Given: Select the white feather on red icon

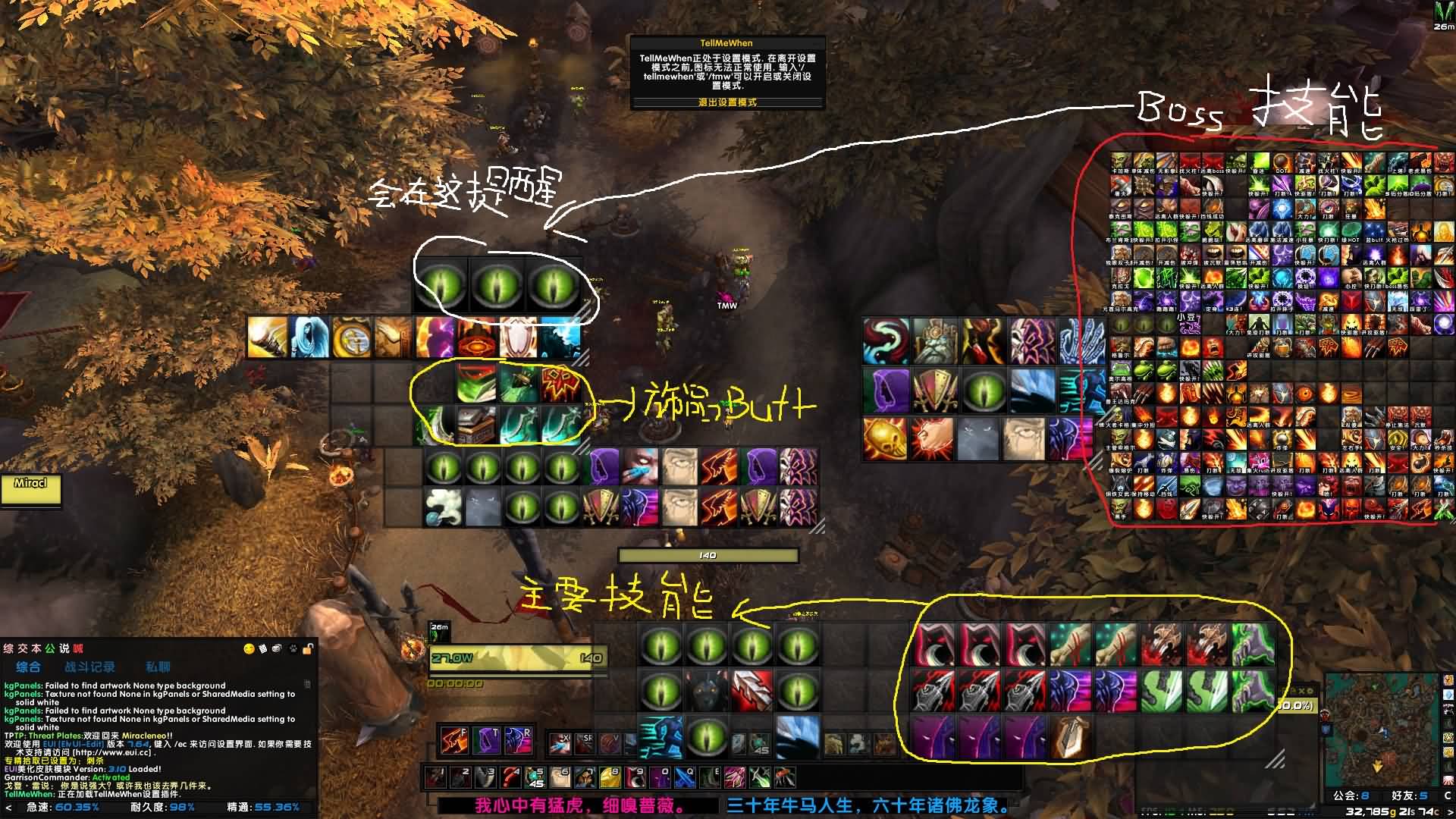Looking at the screenshot, I should (752, 690).
